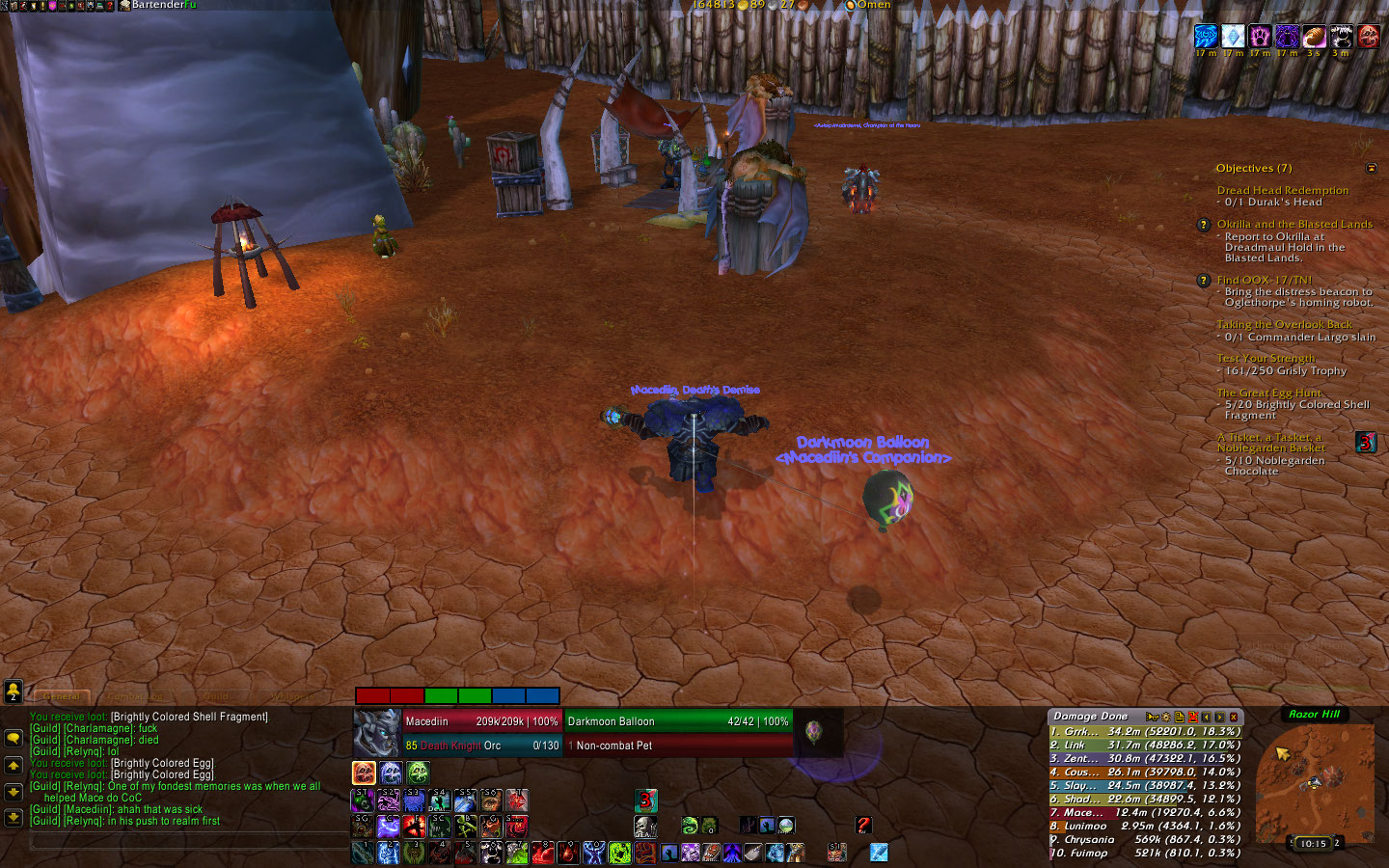1389x868 pixels.
Task: Open the Guild chat tab
Action: point(214,696)
